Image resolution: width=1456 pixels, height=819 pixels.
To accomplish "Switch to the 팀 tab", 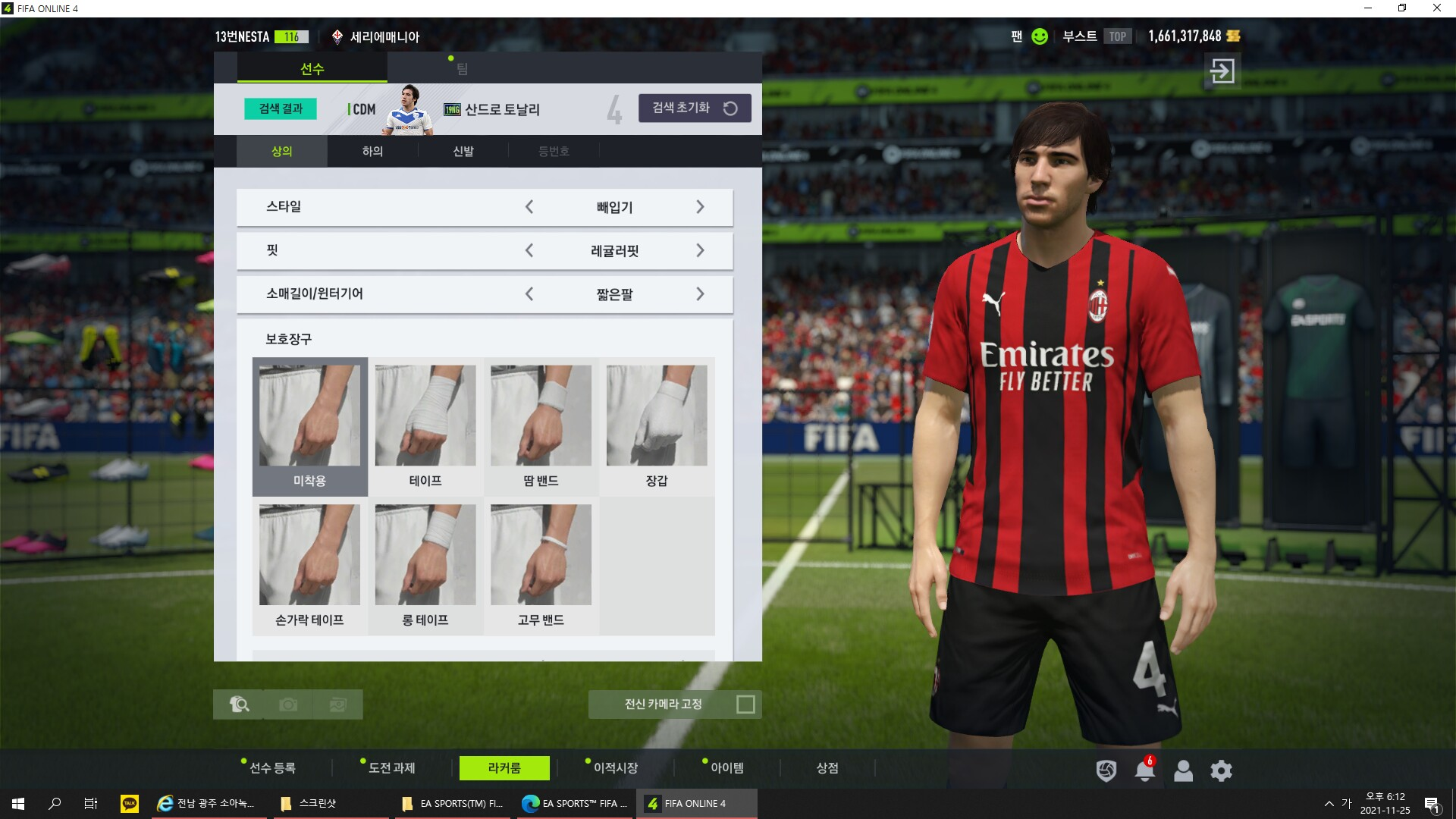I will click(462, 69).
